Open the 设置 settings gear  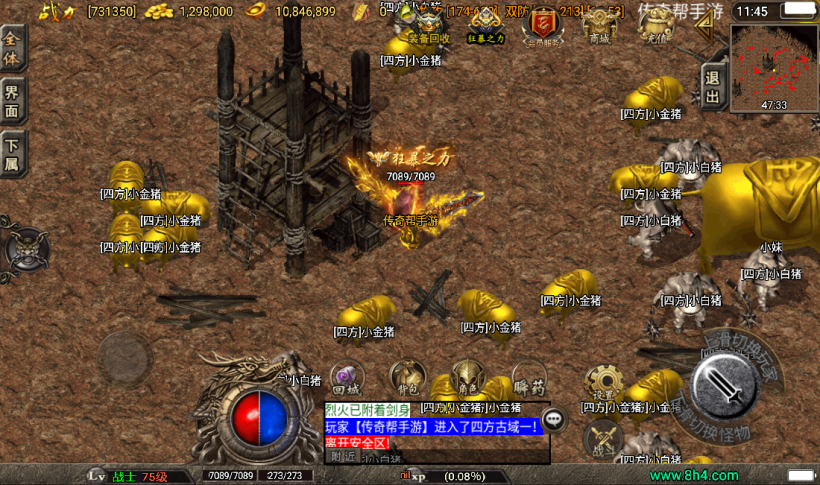[604, 382]
